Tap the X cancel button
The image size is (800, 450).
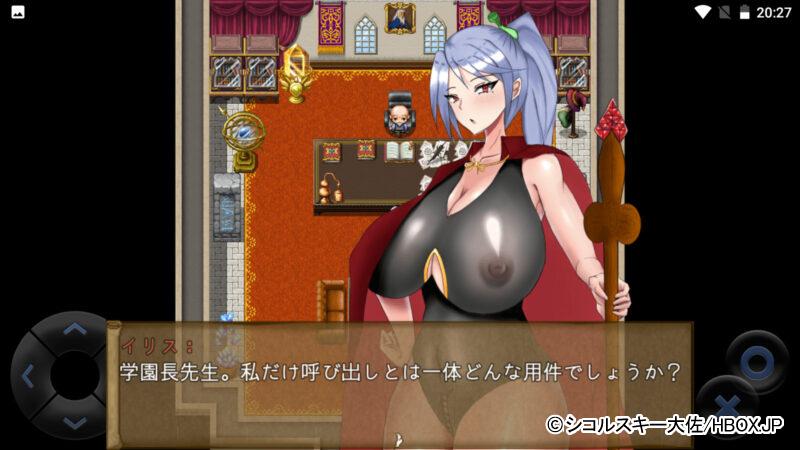(726, 407)
